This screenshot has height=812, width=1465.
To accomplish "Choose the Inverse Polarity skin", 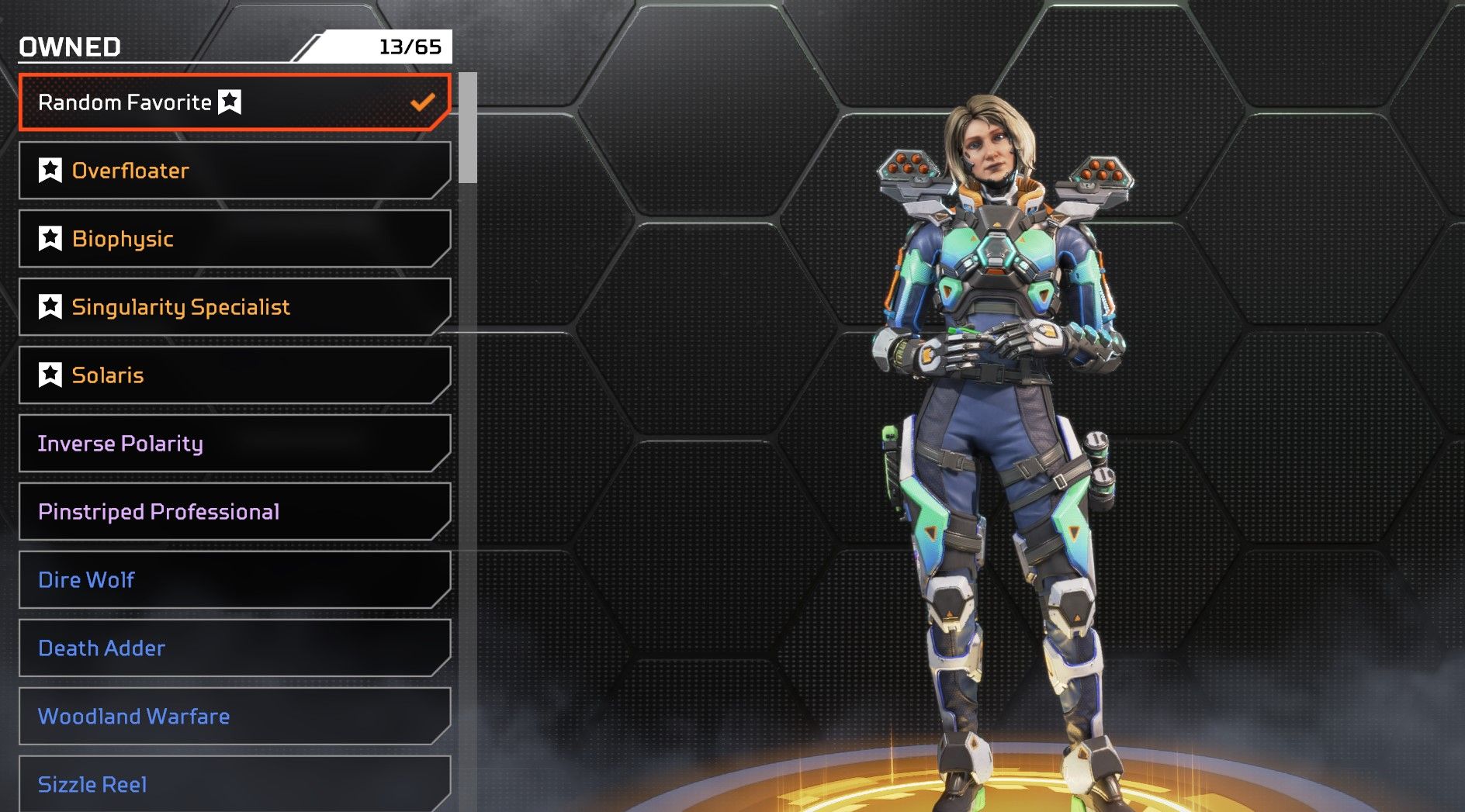I will (233, 444).
